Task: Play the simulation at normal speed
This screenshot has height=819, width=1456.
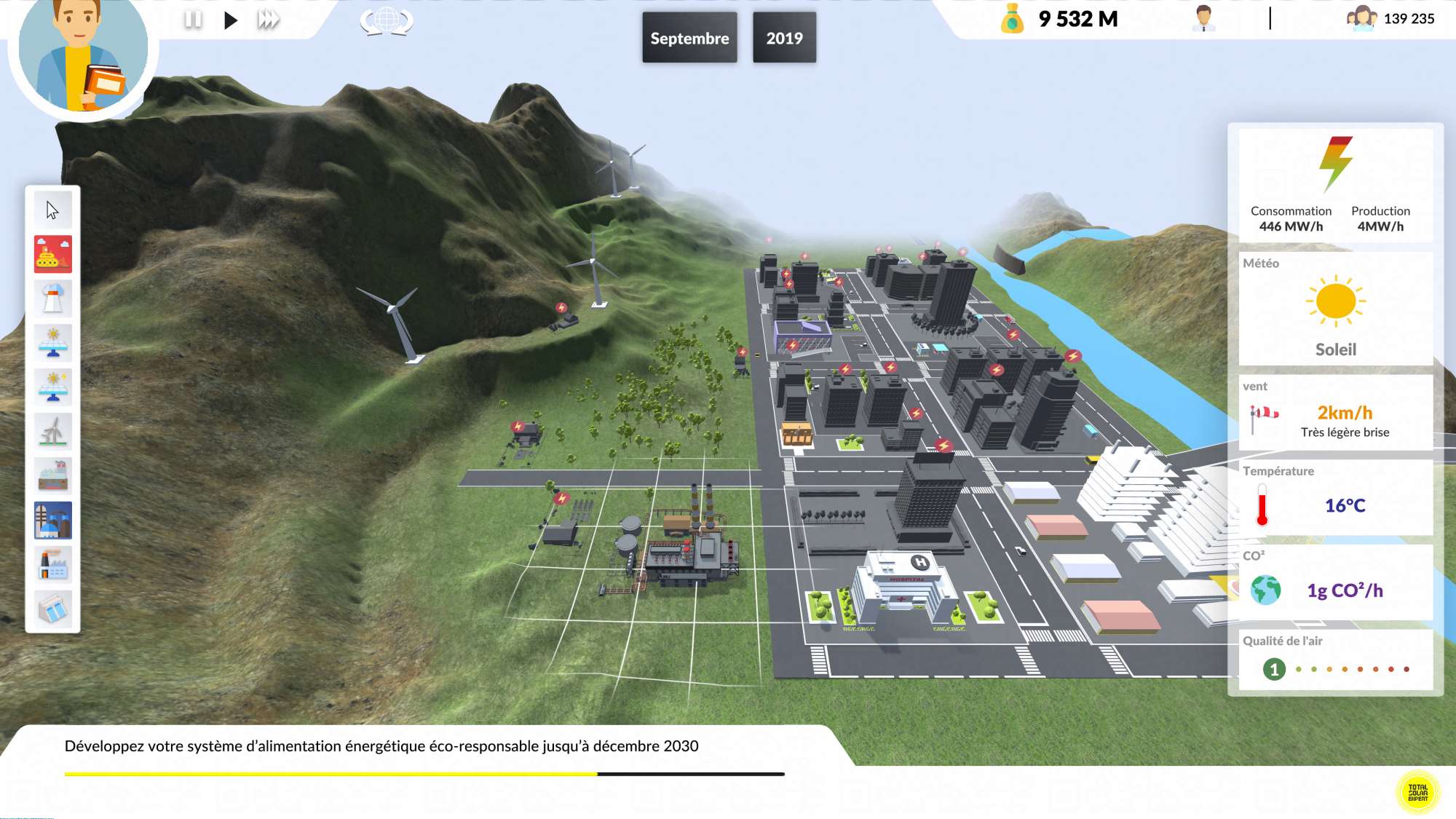Action: pos(231,20)
